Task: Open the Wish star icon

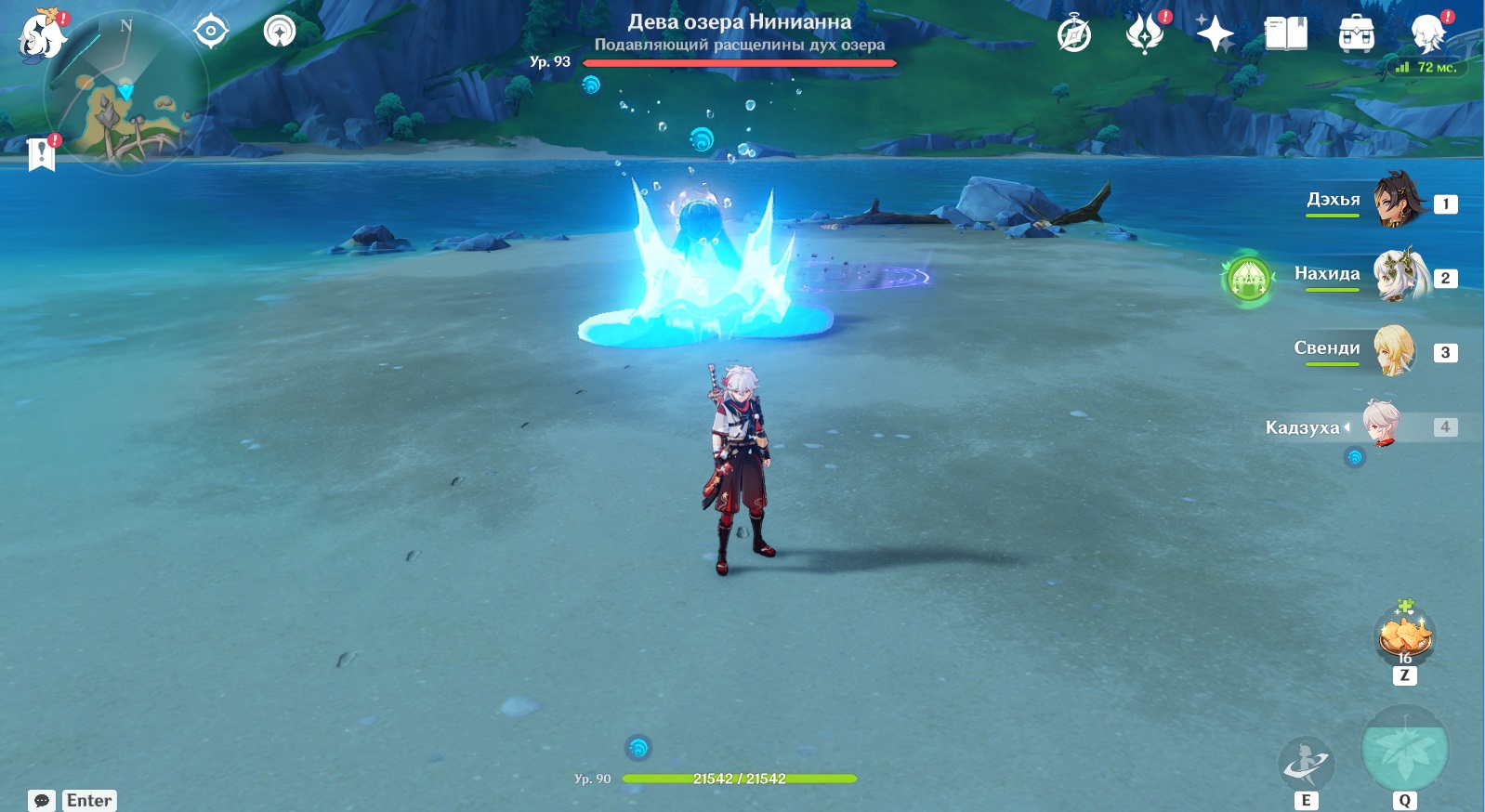Action: click(1215, 34)
